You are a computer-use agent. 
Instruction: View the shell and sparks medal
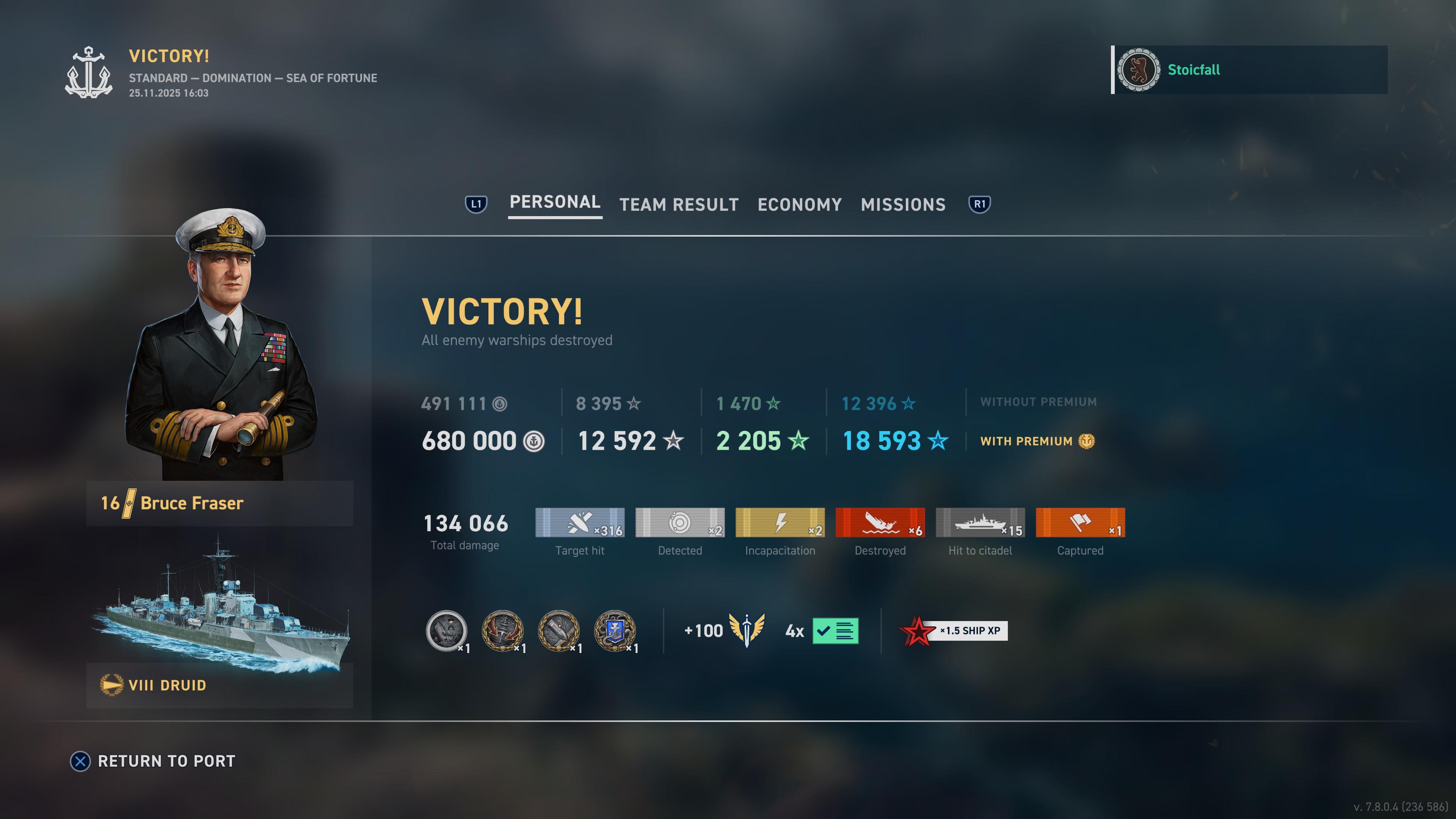coord(559,630)
